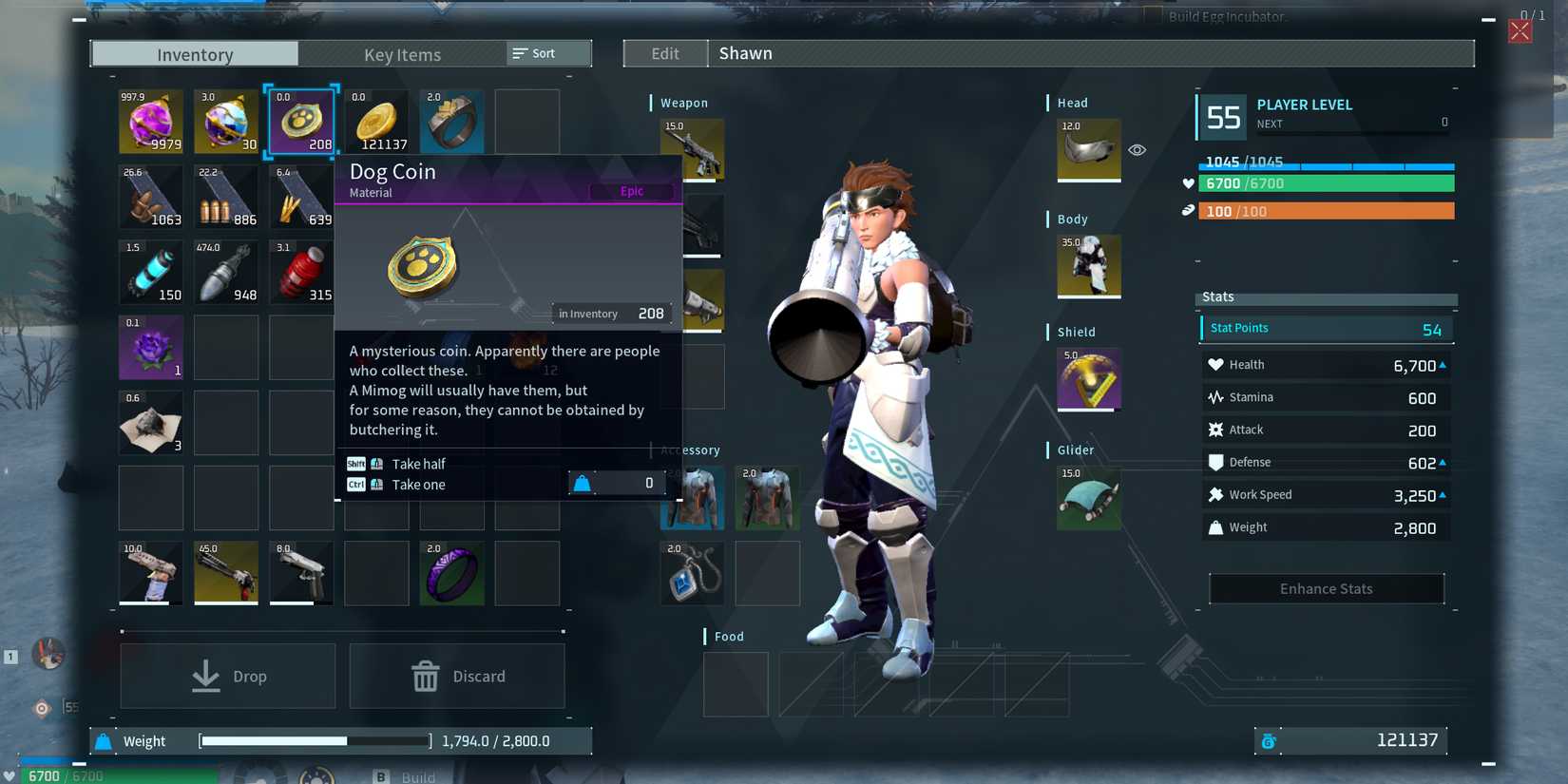This screenshot has width=1568, height=784.
Task: Select the assault rifle in the Weapon slot
Action: click(693, 149)
